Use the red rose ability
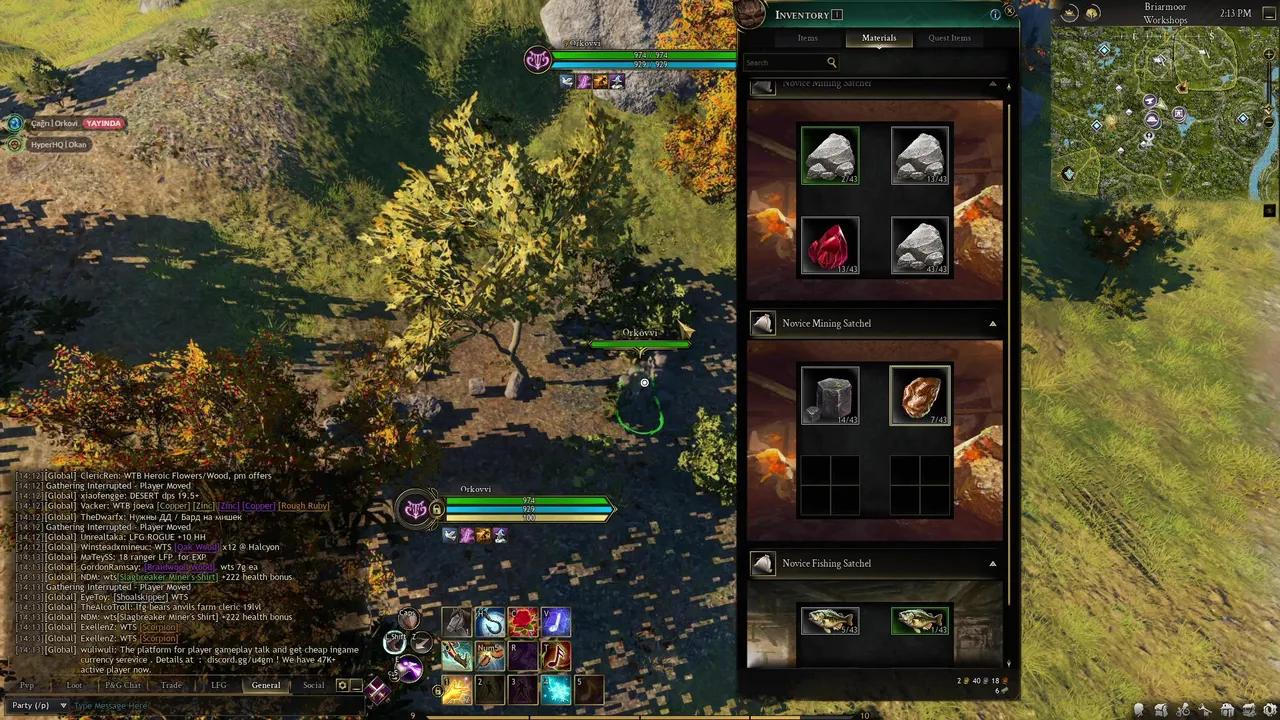 coord(523,623)
